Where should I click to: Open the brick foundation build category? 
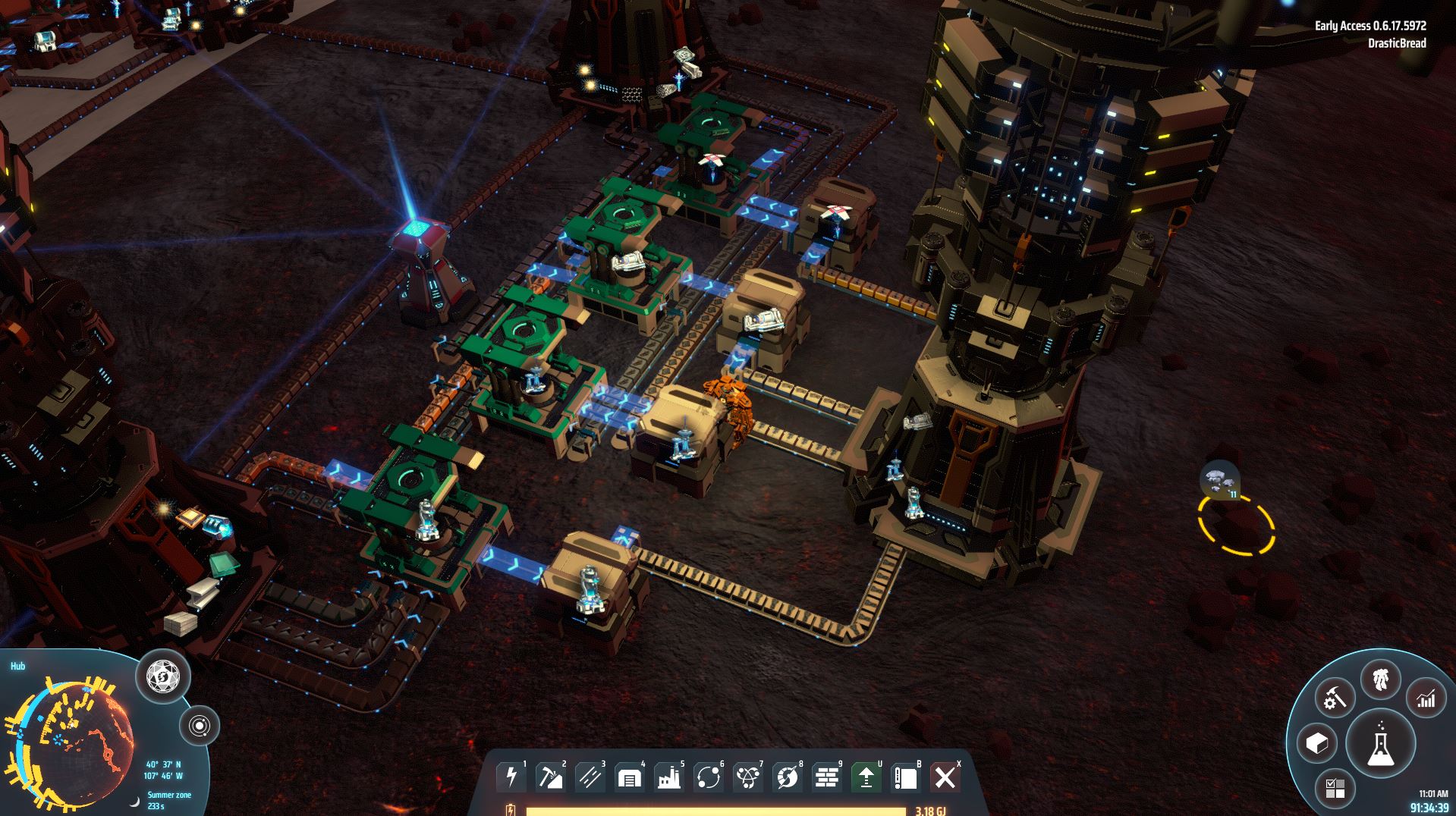(827, 777)
